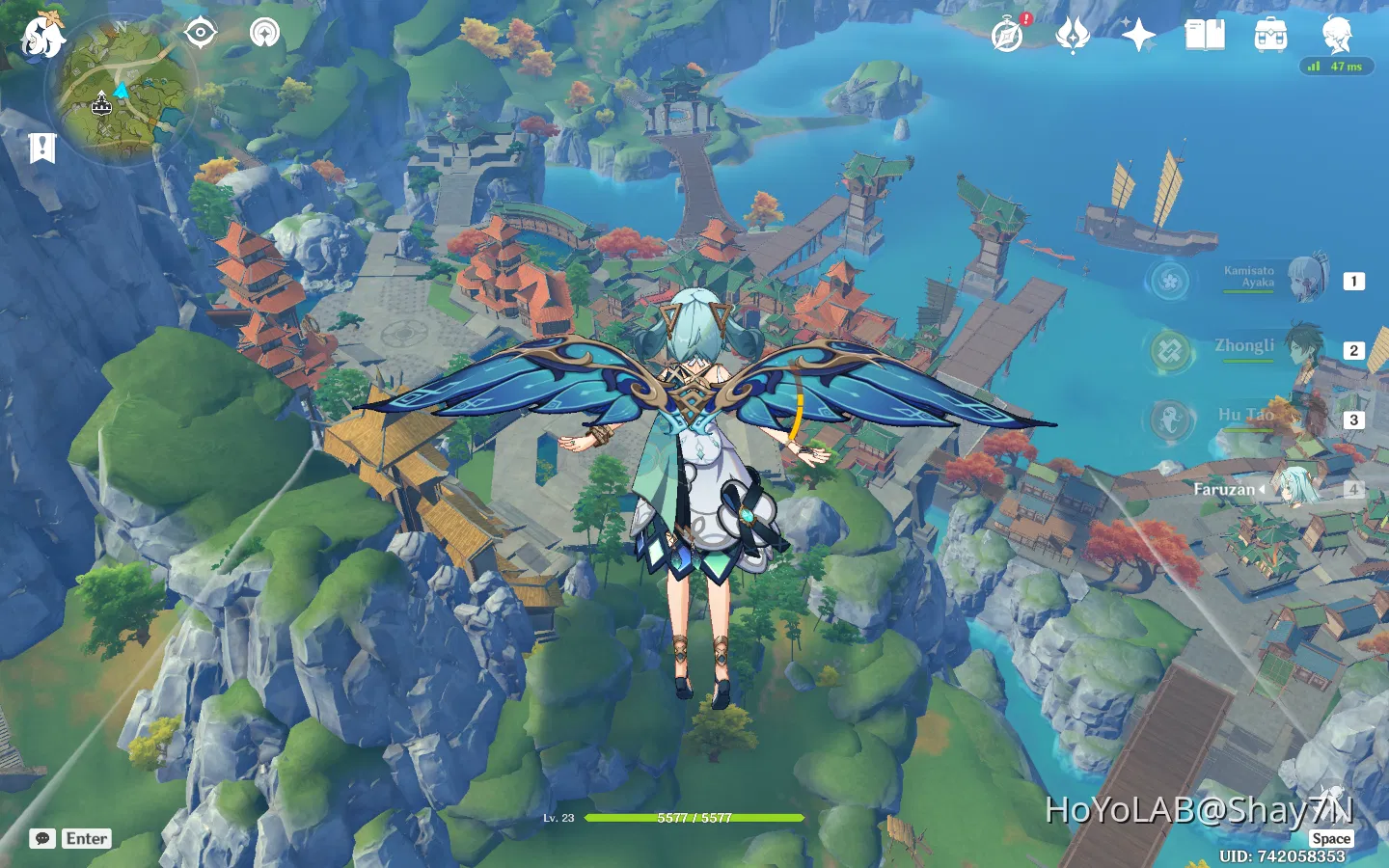1389x868 pixels.
Task: Collapse the party list with Faruzan's chevron arrow
Action: click(x=1261, y=489)
